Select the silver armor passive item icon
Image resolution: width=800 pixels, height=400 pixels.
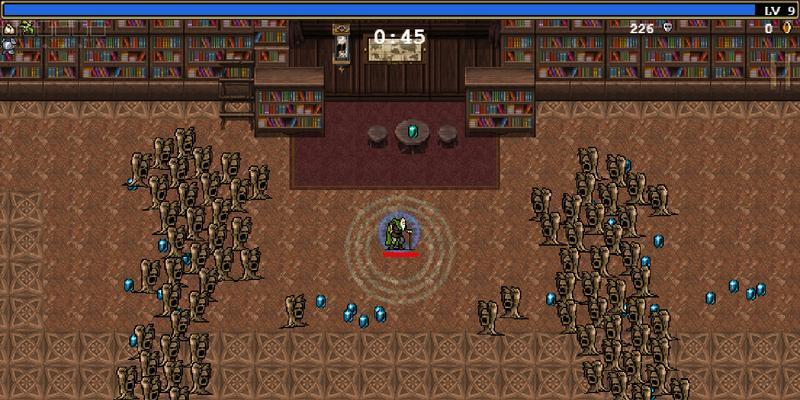pyautogui.click(x=8, y=44)
